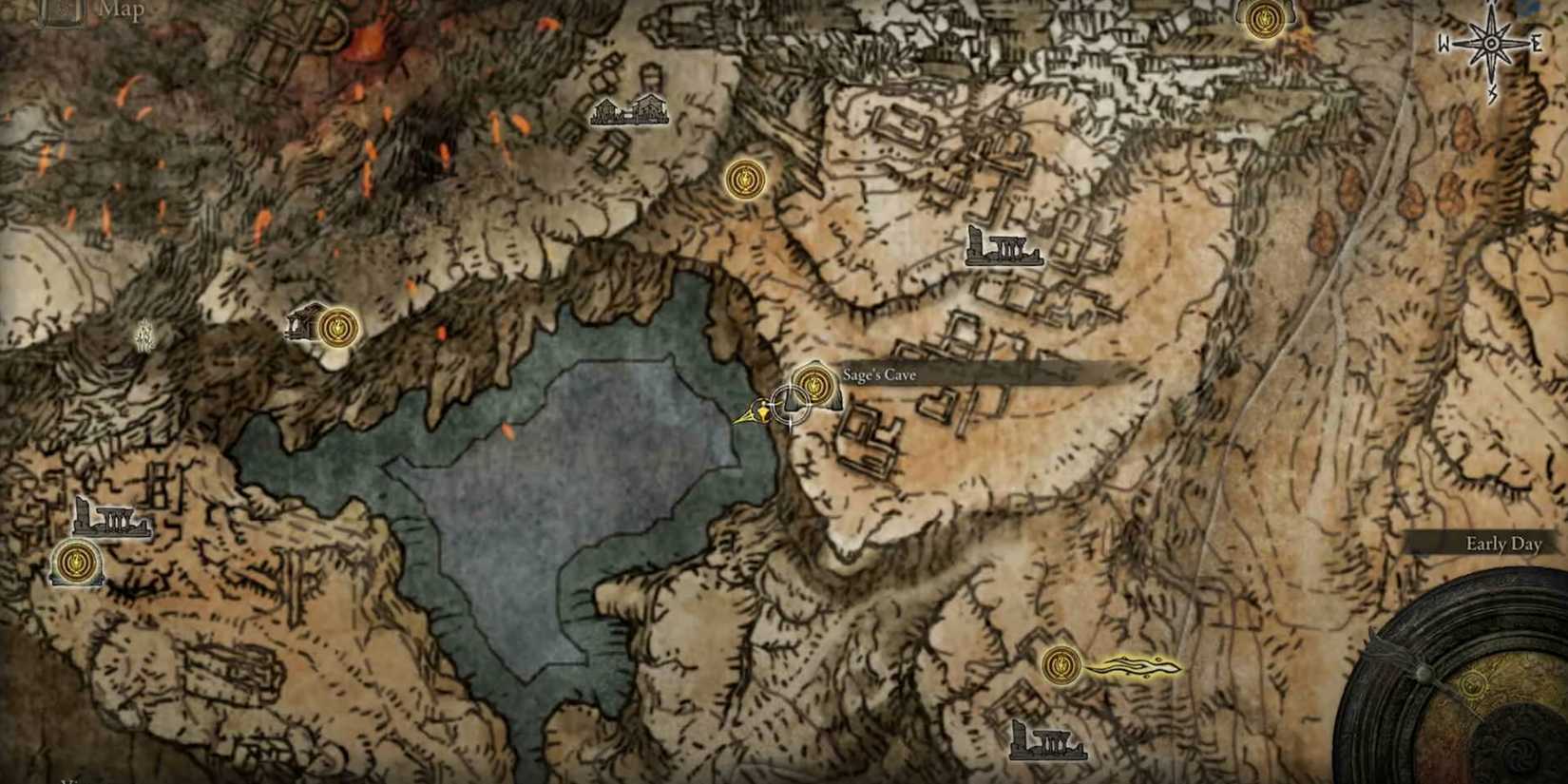This screenshot has width=1568, height=784.
Task: Select the site of grace beside the western ruins
Action: (79, 563)
